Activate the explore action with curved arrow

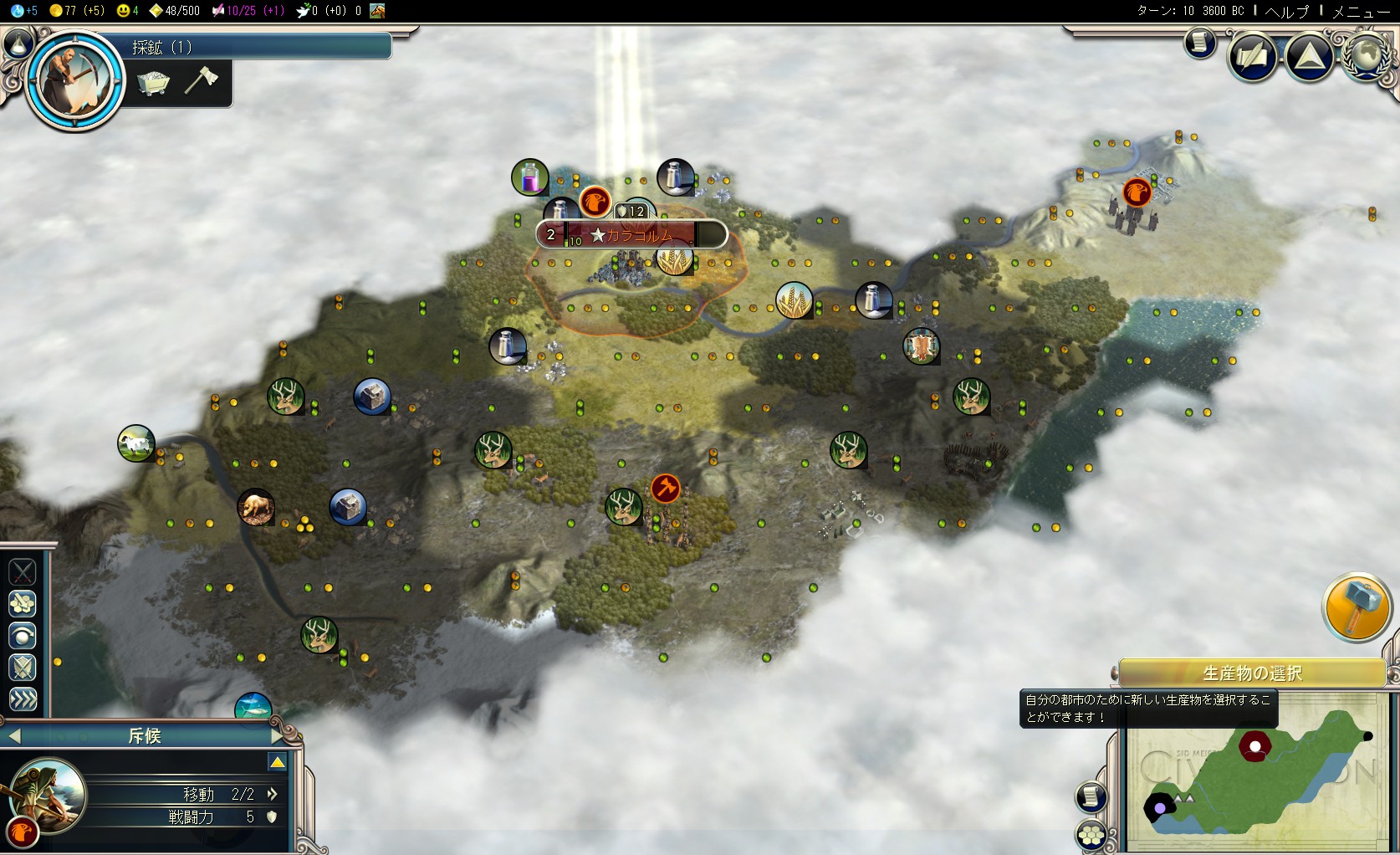(x=23, y=636)
